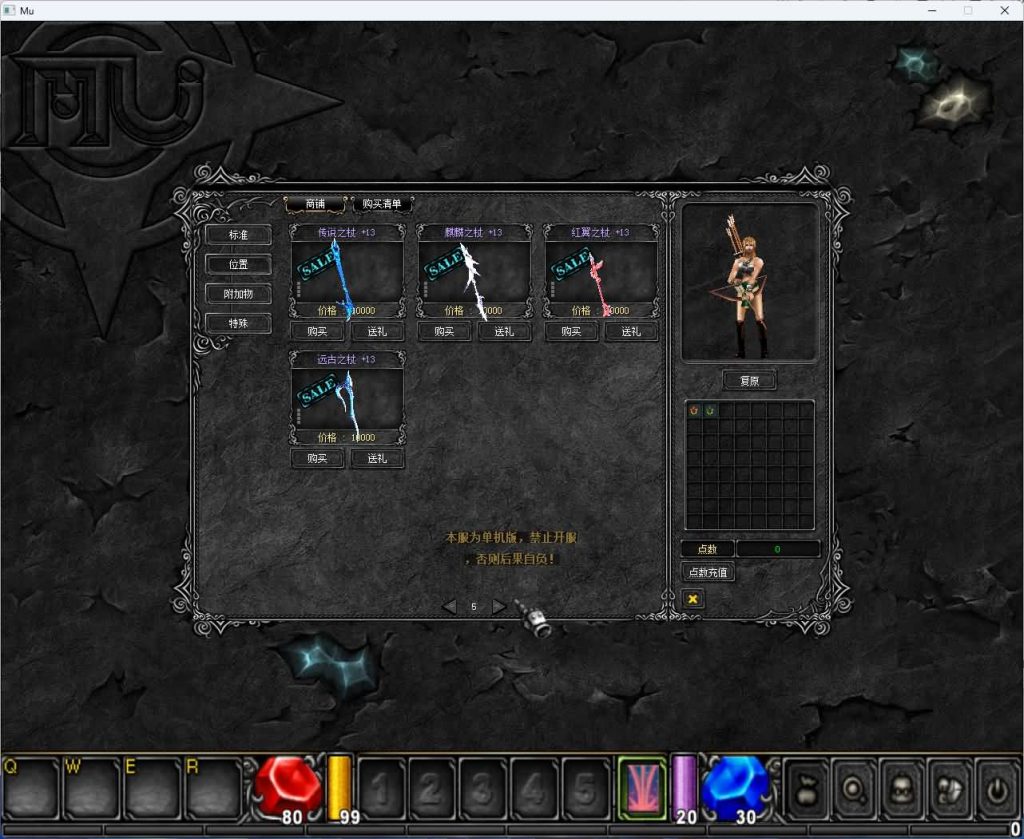1024x839 pixels.
Task: Send 远古之杖 +13 as a gift
Action: [377, 459]
